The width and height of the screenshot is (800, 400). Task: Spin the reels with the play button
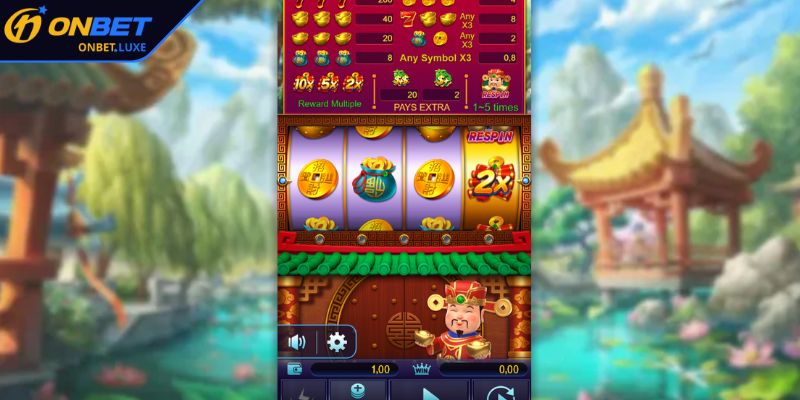[429, 391]
